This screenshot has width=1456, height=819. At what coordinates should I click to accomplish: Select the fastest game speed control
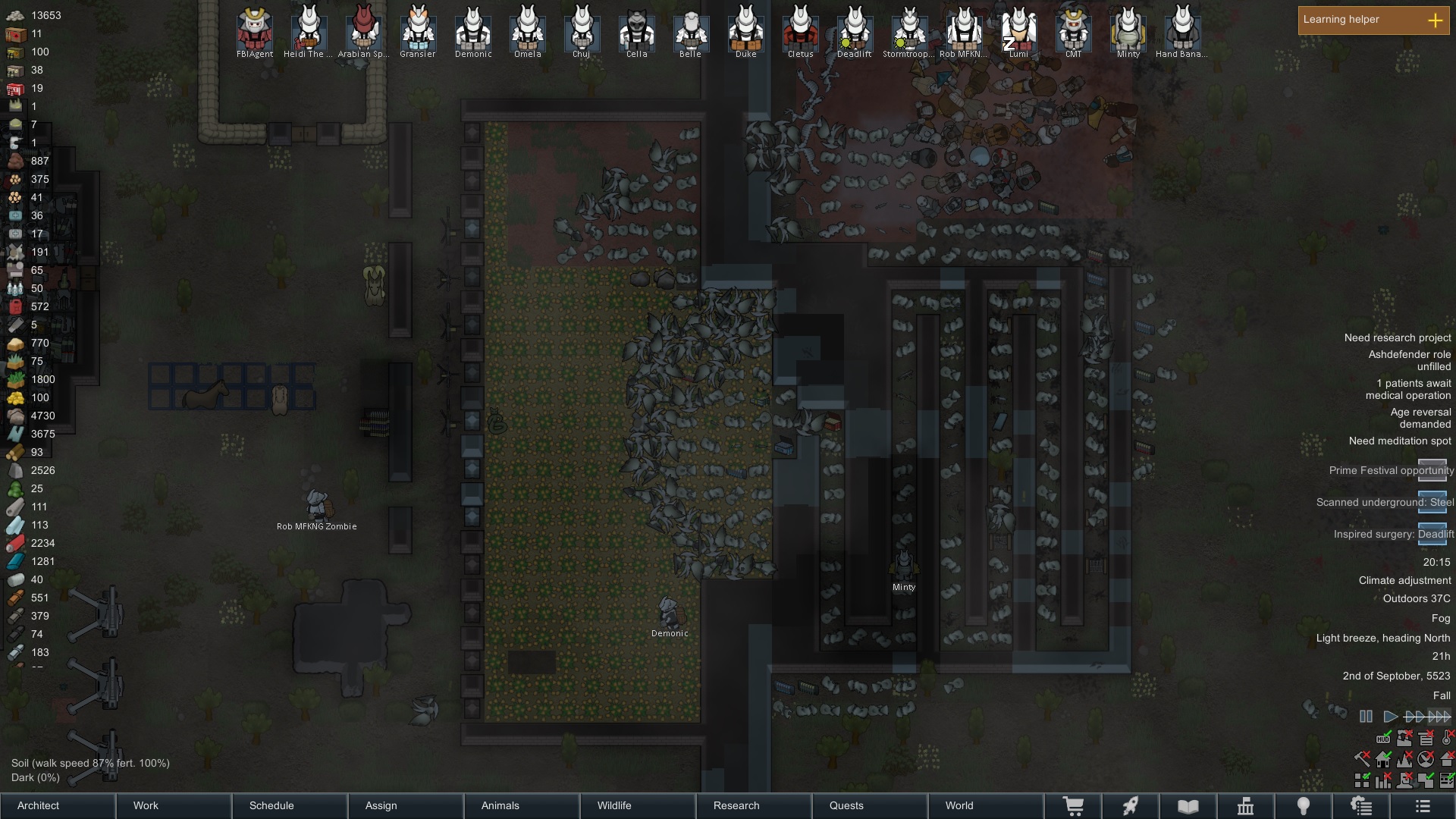(x=1437, y=716)
